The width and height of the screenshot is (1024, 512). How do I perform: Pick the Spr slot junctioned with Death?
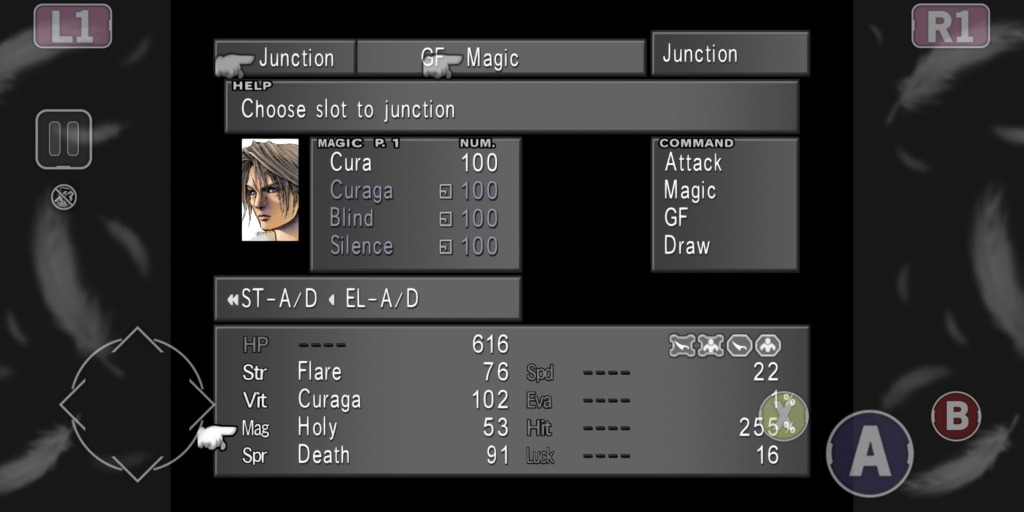click(x=323, y=455)
